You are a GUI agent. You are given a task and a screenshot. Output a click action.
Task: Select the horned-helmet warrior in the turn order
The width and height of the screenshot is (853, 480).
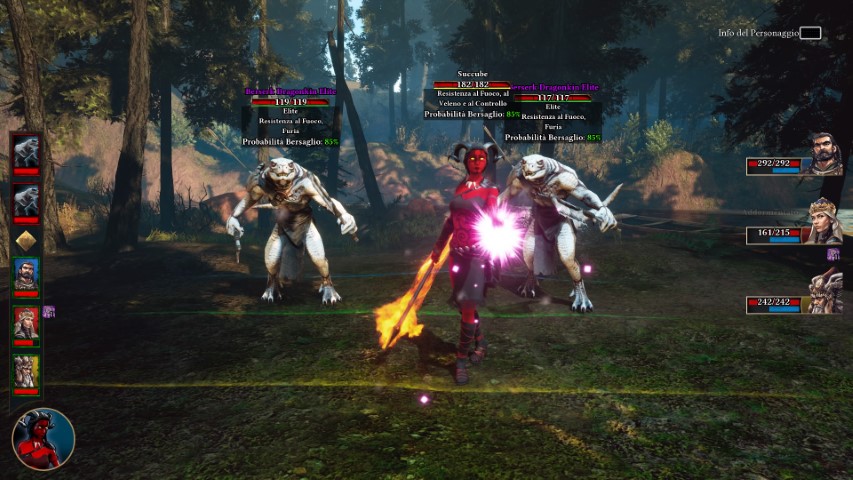(26, 371)
